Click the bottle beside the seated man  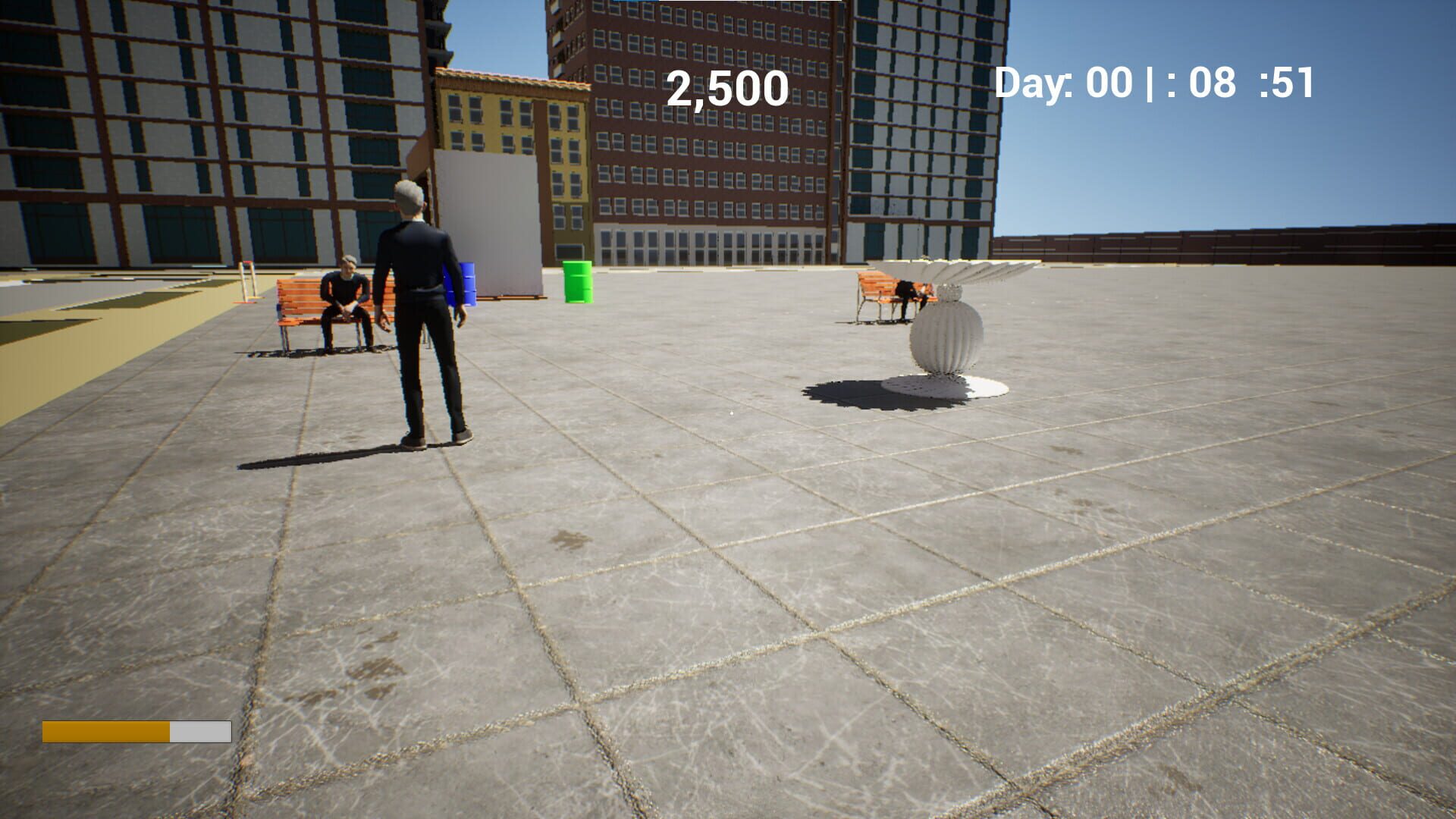[x=350, y=307]
